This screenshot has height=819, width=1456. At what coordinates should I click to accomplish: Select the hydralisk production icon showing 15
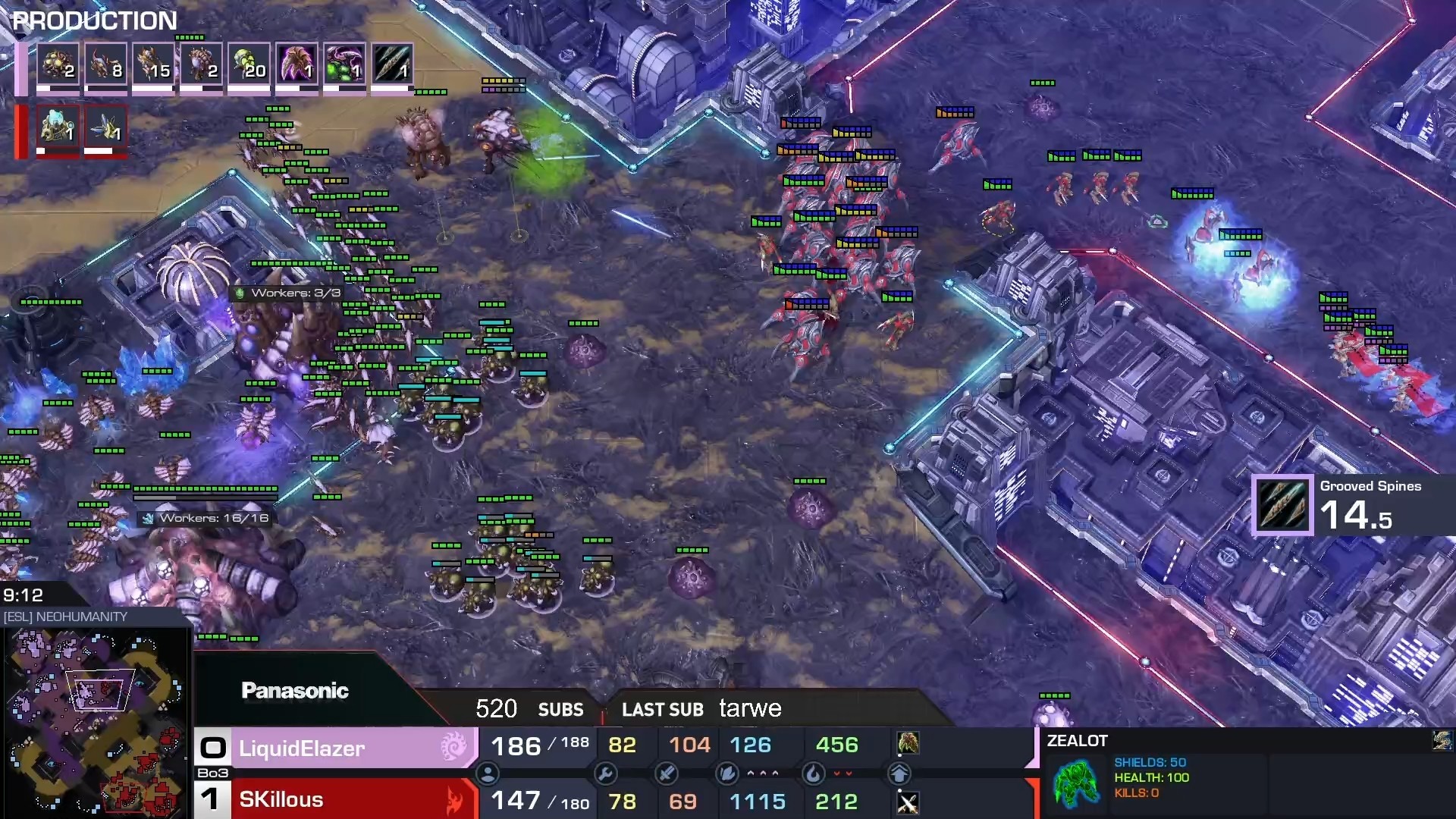pyautogui.click(x=153, y=64)
